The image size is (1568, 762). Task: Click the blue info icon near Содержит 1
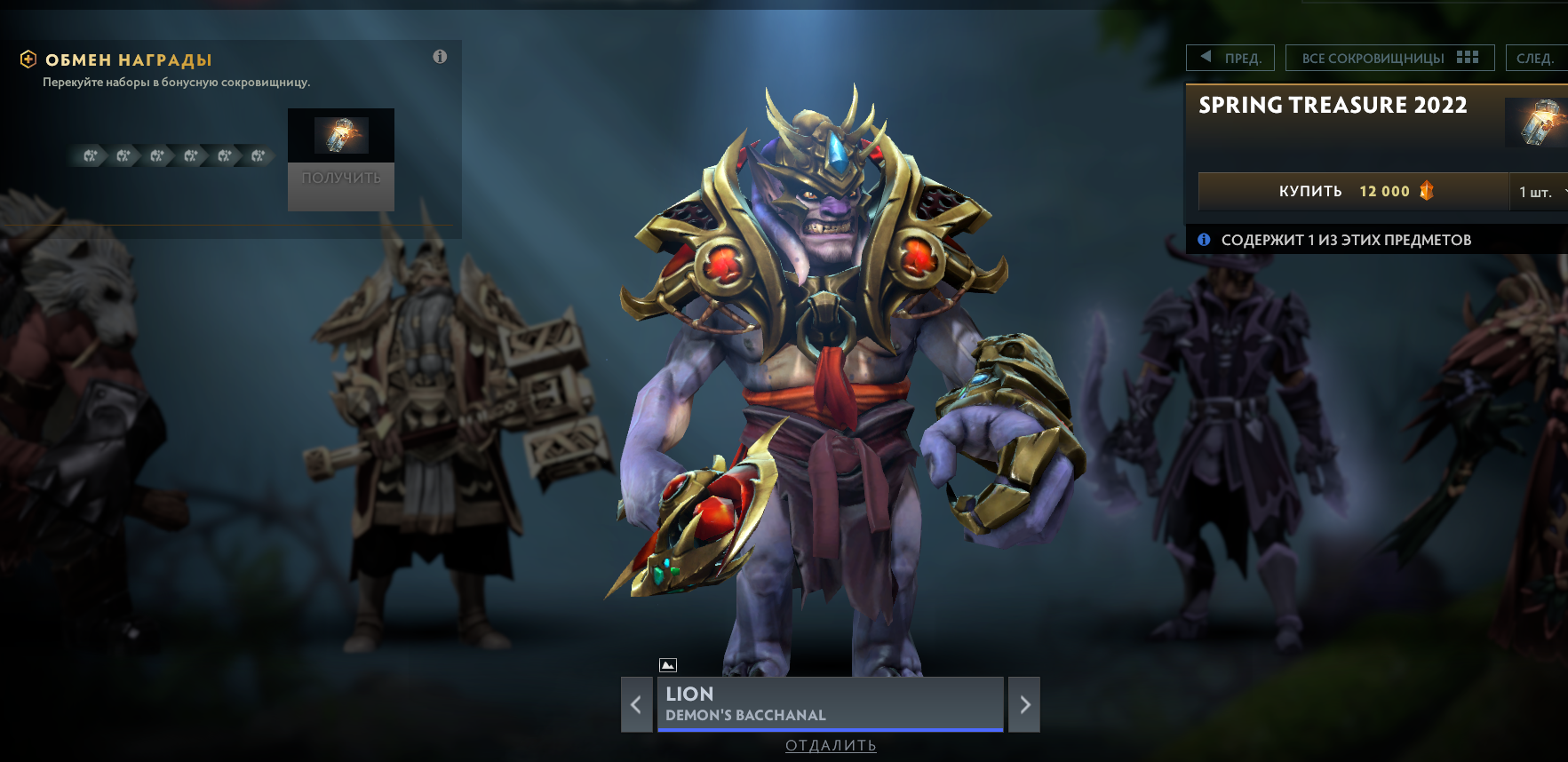1204,239
